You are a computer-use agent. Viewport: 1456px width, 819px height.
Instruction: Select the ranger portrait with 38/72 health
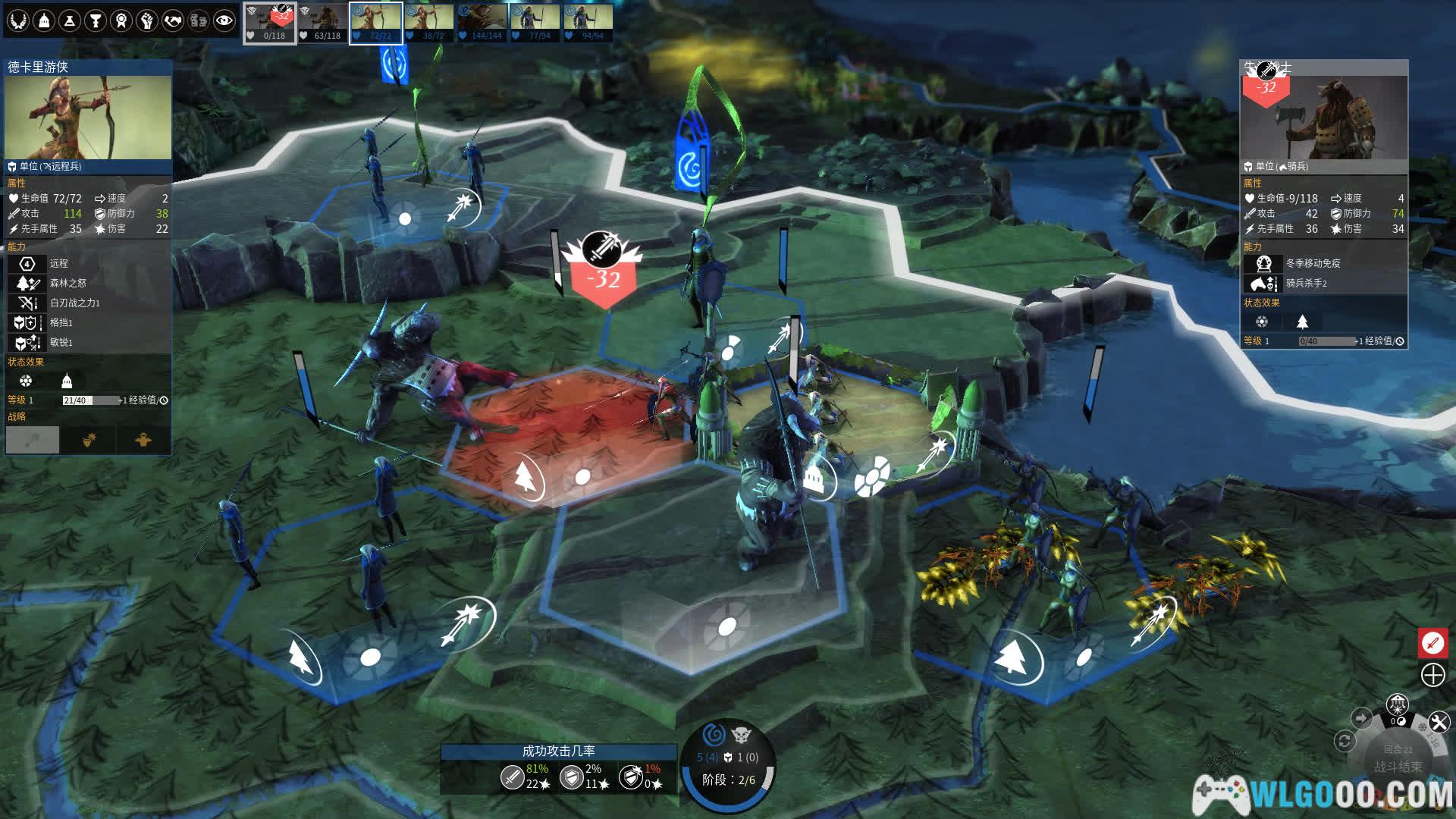click(428, 23)
